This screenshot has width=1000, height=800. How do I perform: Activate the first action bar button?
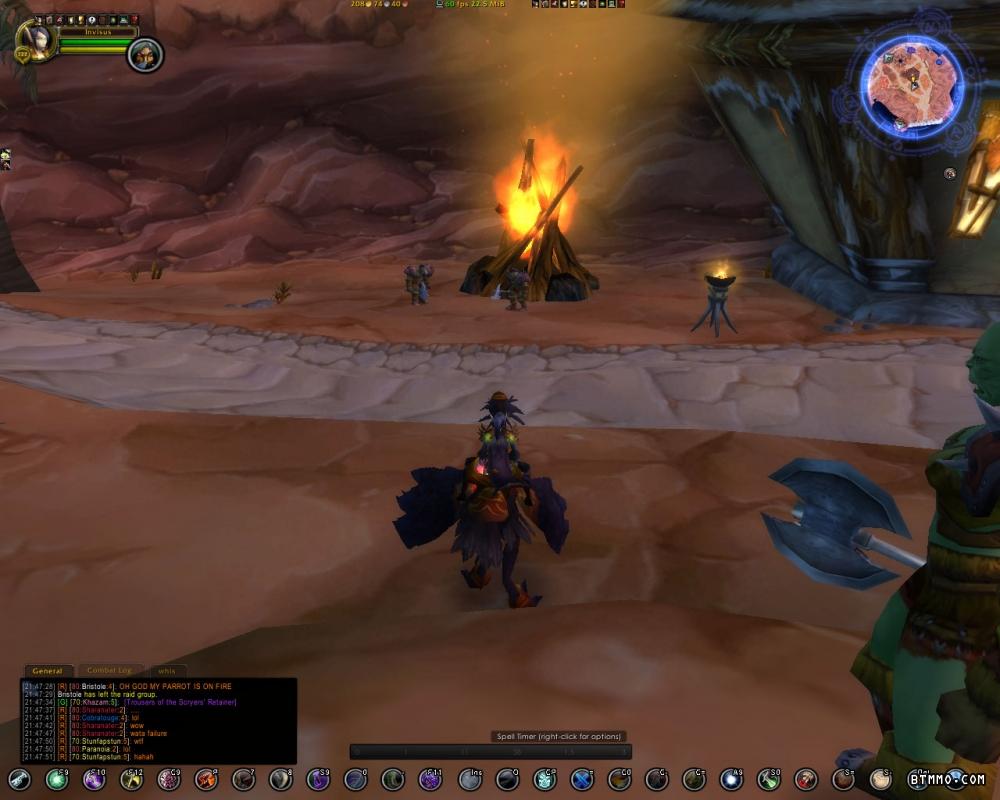pos(20,779)
